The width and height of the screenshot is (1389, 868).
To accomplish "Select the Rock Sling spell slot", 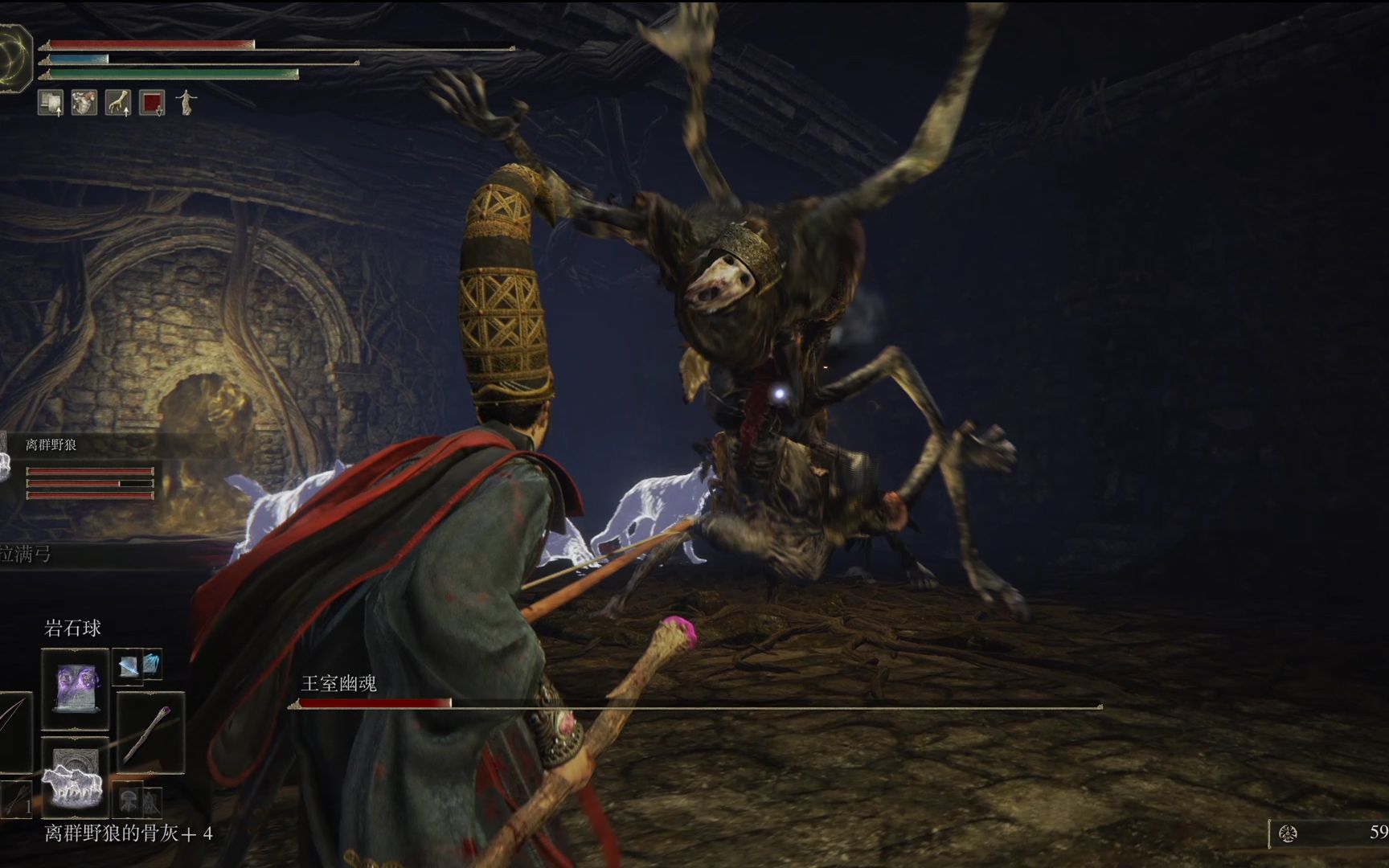I will point(75,688).
